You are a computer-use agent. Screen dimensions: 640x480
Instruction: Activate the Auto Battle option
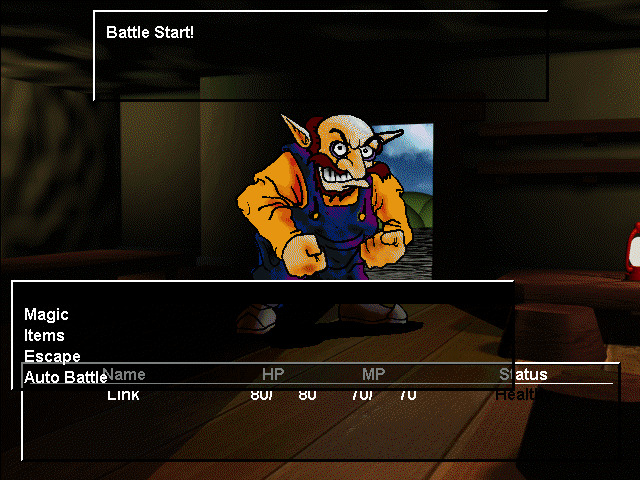click(65, 377)
